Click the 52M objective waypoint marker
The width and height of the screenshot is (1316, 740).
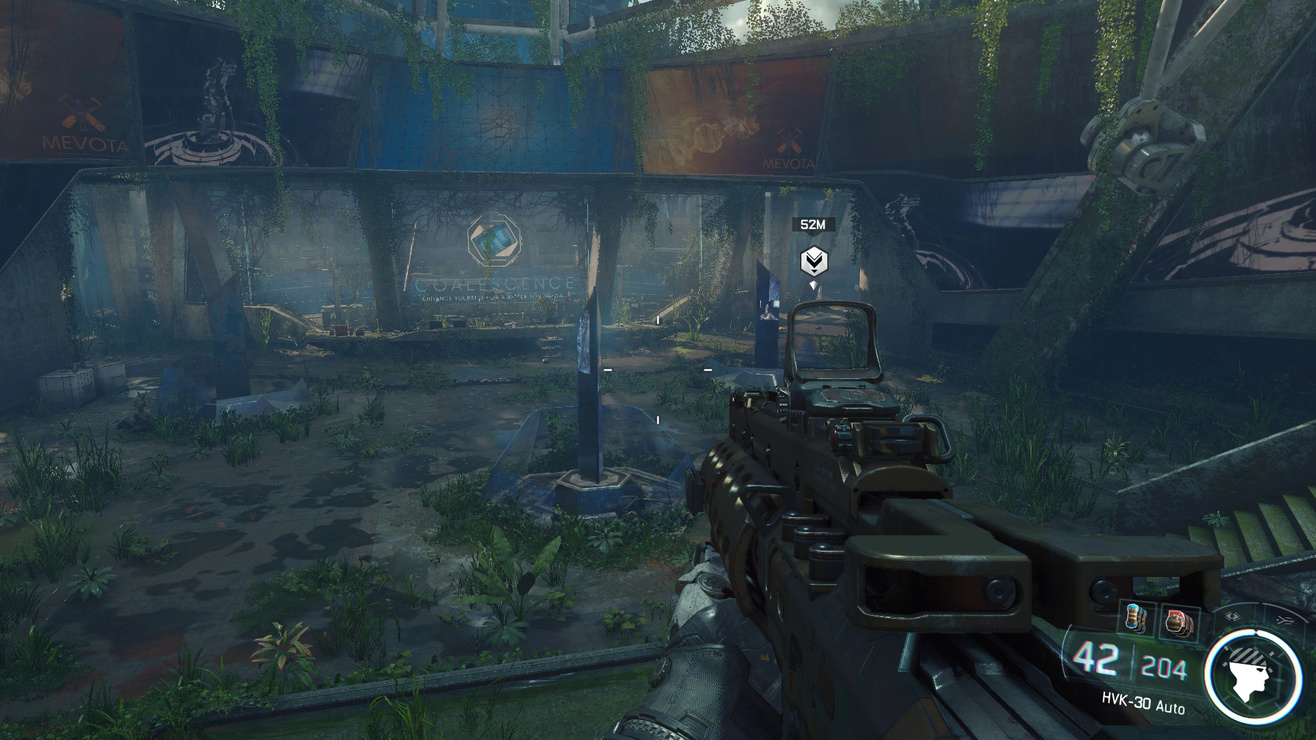814,262
